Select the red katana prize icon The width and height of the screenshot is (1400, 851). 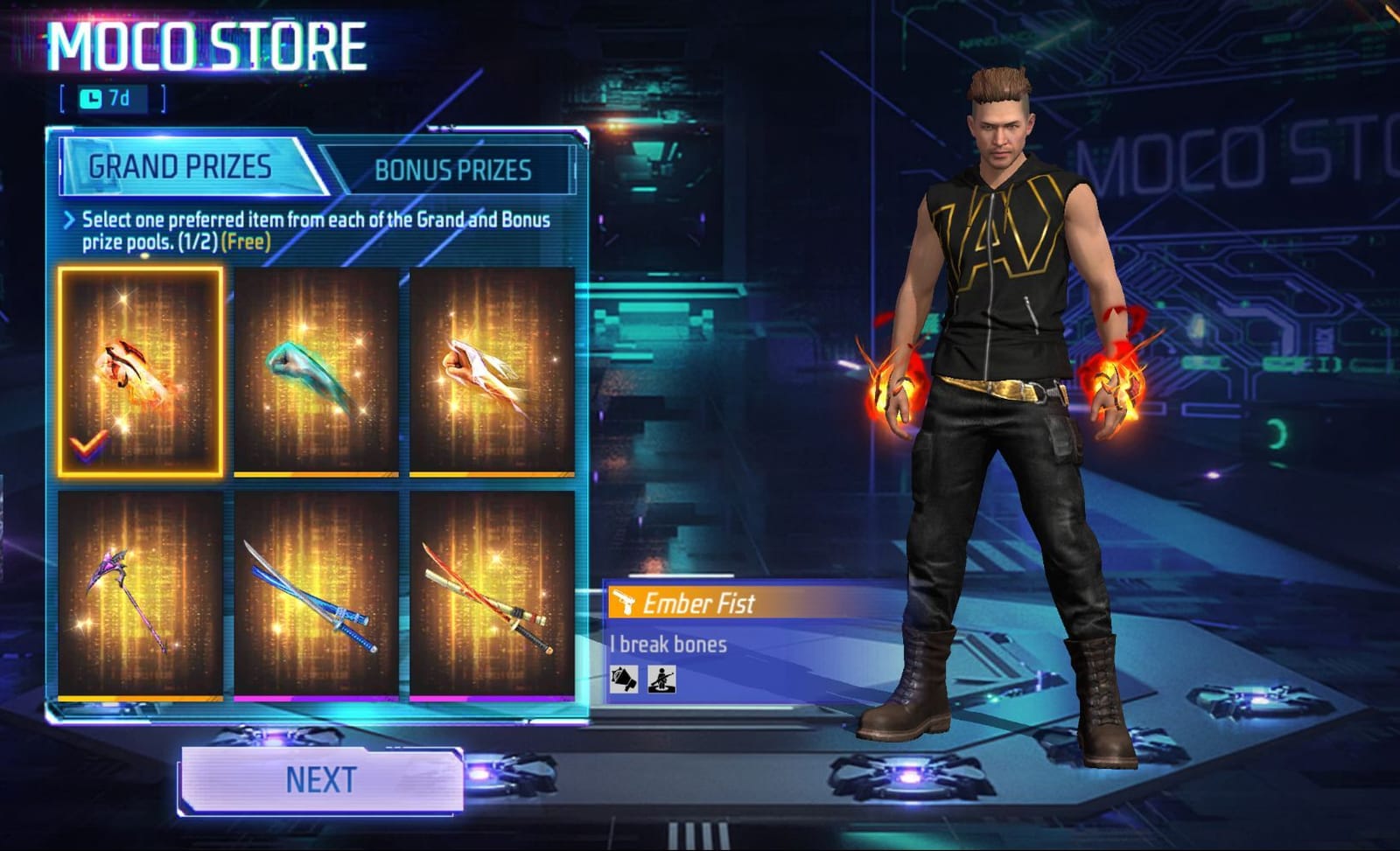pos(492,595)
